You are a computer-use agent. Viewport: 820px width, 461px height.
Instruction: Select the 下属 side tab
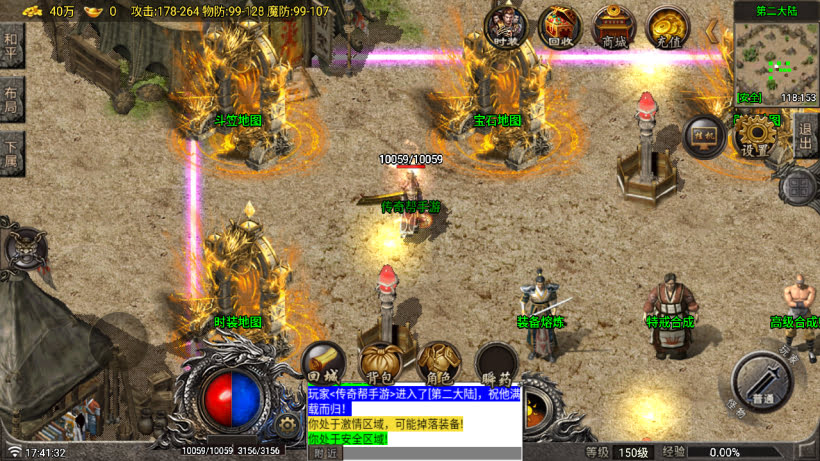(11, 154)
